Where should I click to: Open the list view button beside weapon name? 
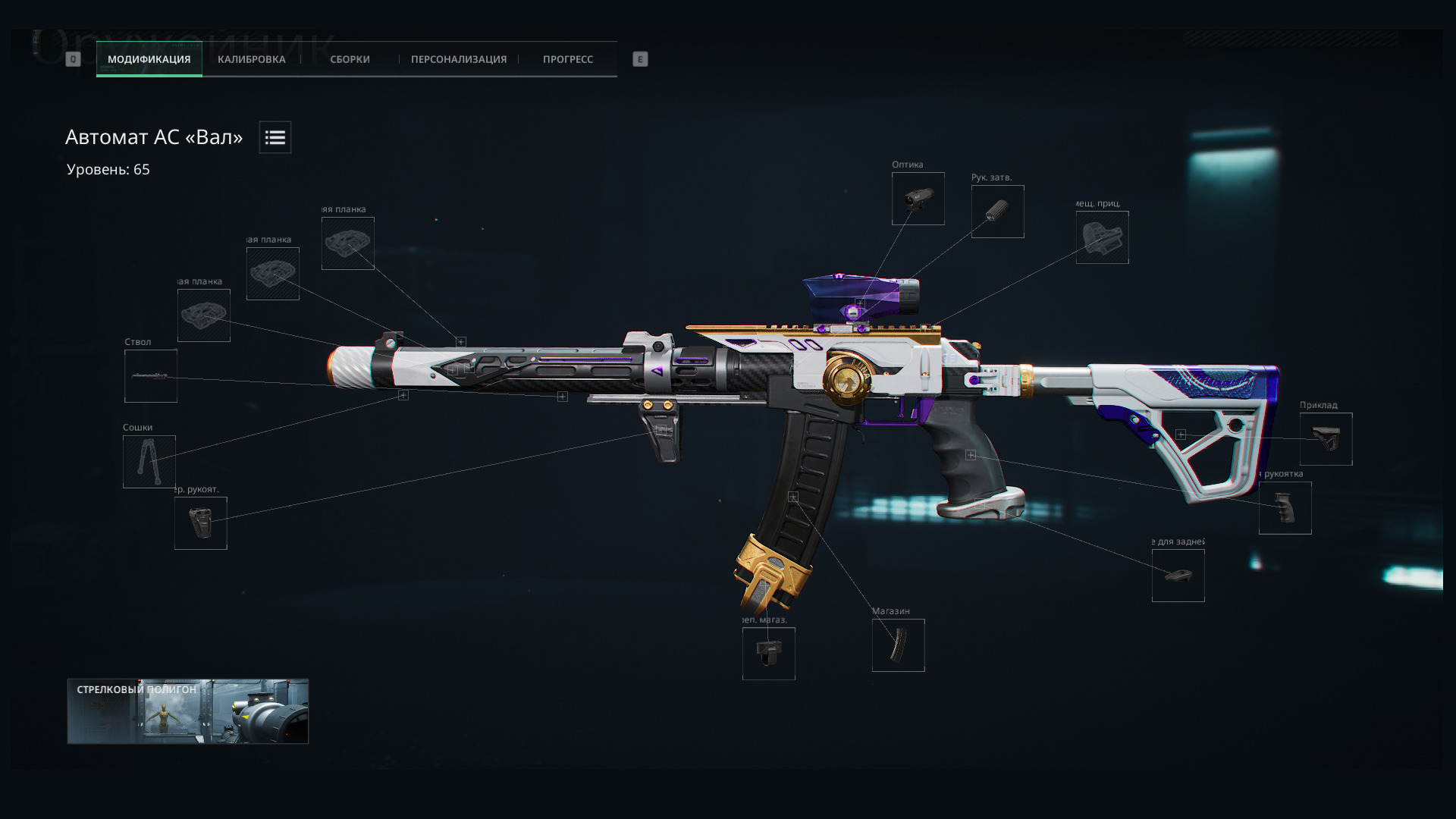275,137
